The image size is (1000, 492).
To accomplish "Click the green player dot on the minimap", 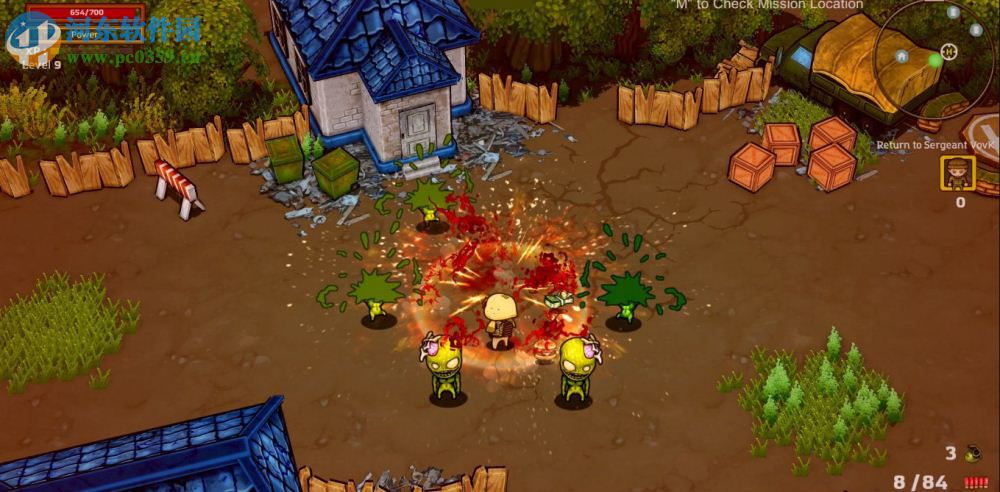I will (x=934, y=60).
